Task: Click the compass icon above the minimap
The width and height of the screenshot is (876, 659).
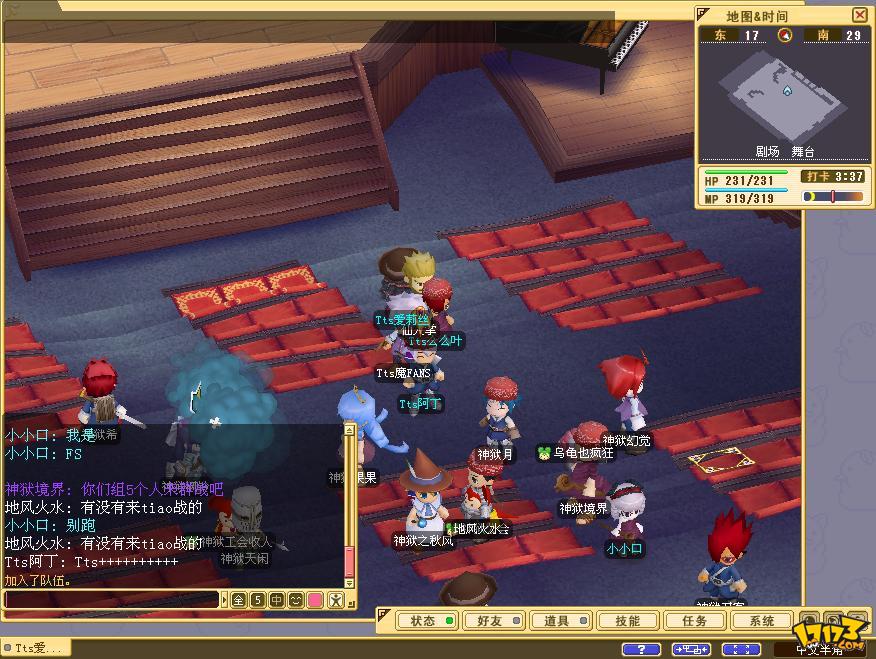Action: (x=785, y=35)
